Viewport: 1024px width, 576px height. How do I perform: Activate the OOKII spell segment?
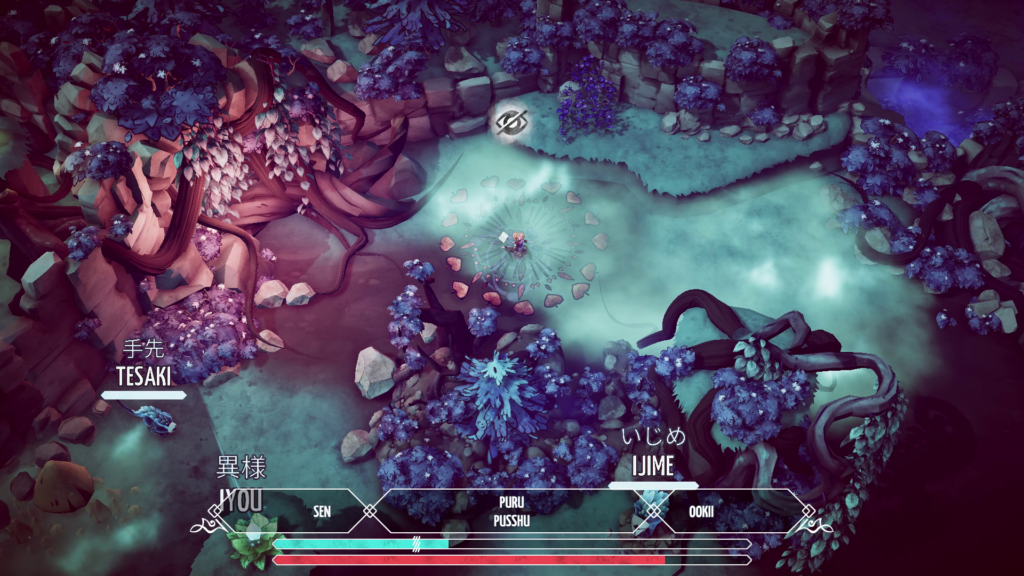click(x=700, y=510)
